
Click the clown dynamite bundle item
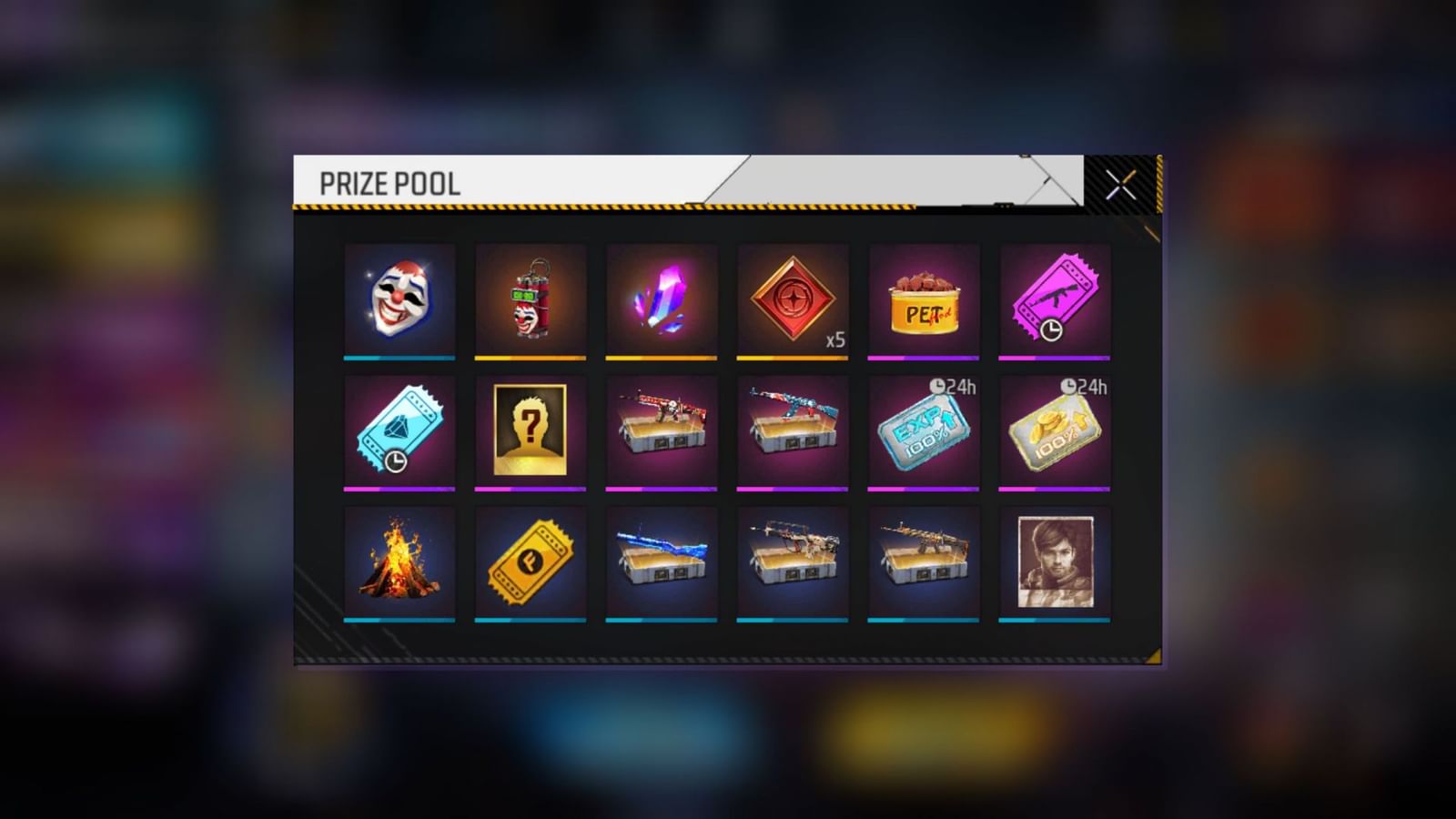531,300
